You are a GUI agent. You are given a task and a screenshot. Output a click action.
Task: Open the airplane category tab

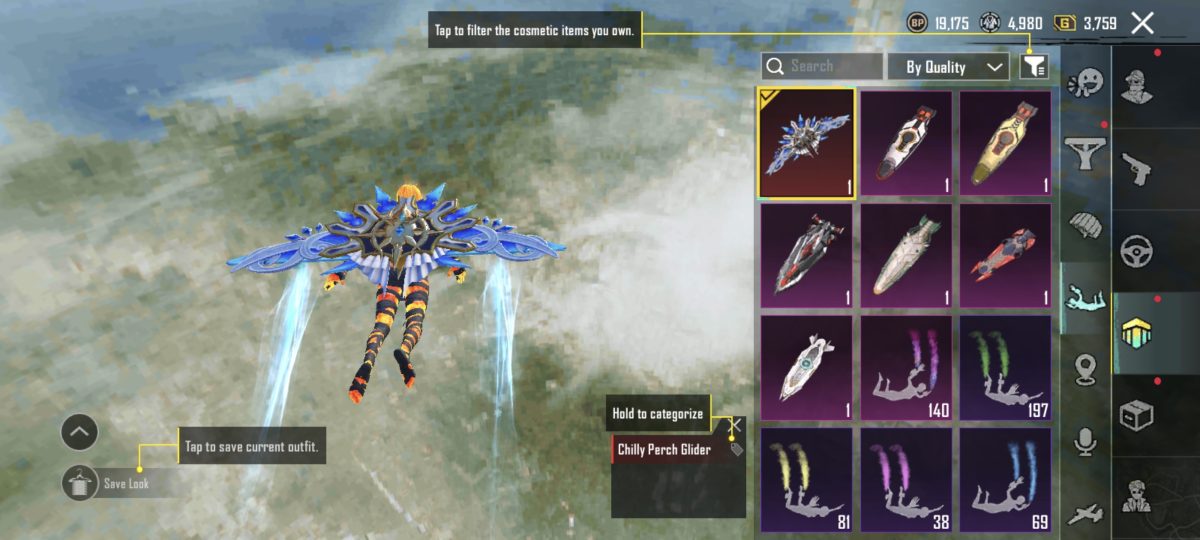click(1087, 514)
